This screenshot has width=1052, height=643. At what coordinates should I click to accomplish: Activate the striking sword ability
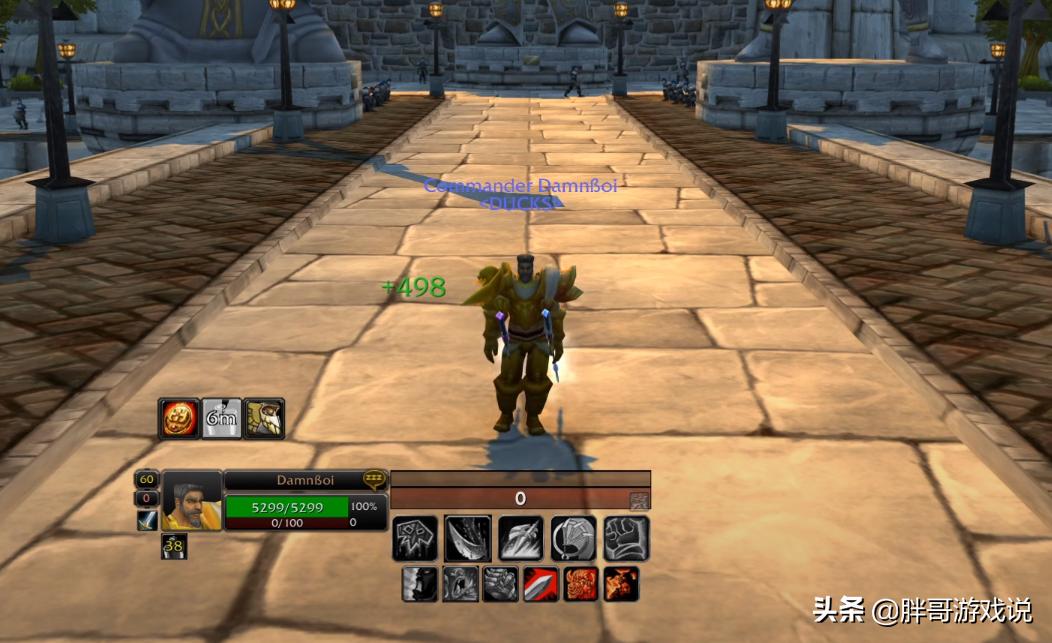click(x=520, y=538)
